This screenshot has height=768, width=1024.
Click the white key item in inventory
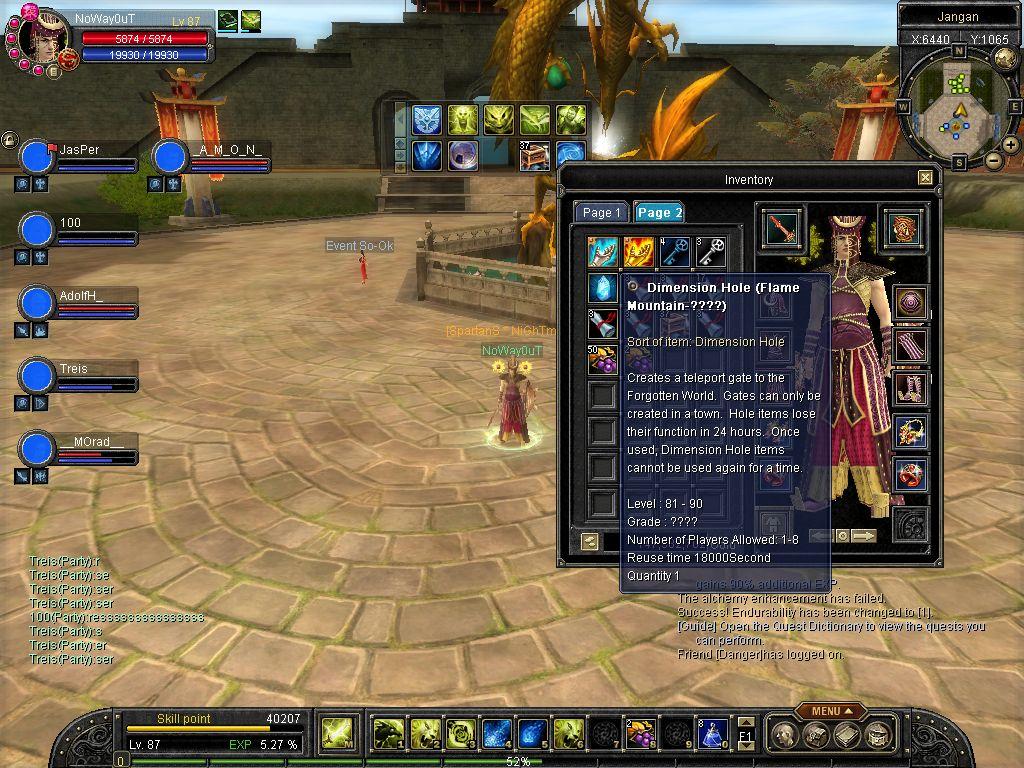(x=711, y=252)
